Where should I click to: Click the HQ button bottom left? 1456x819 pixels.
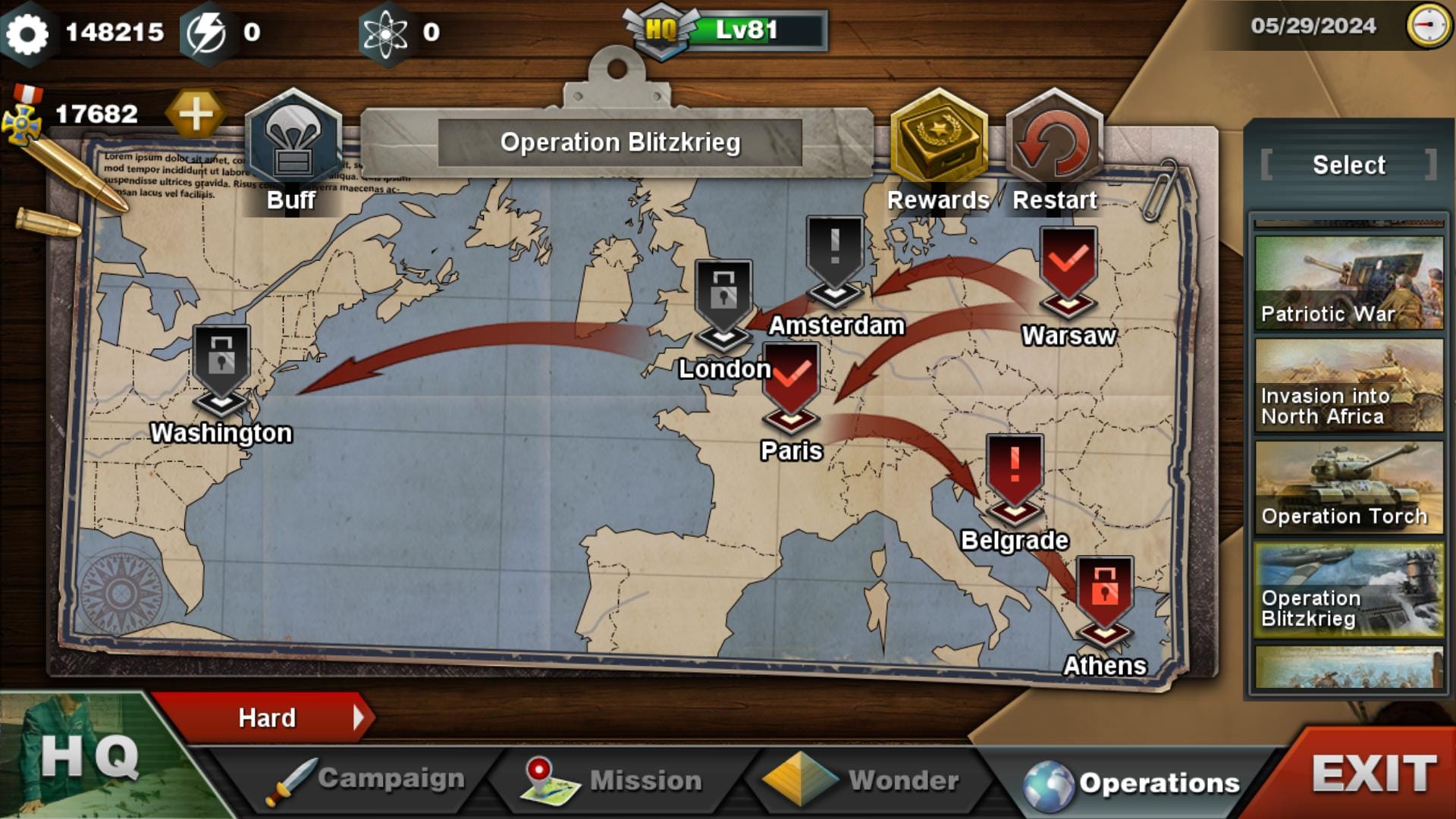[91, 758]
